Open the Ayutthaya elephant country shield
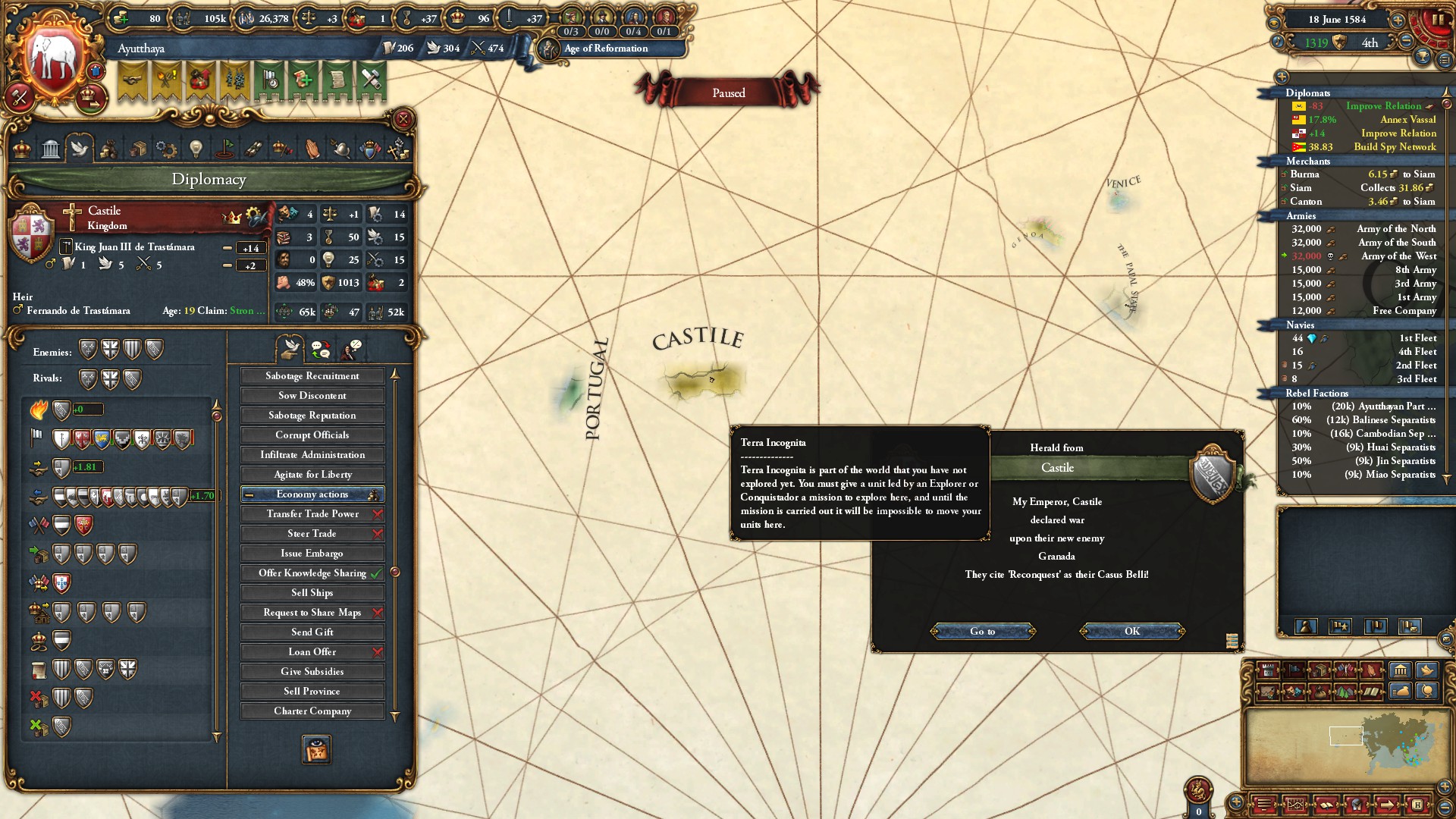Viewport: 1456px width, 819px height. 55,59
